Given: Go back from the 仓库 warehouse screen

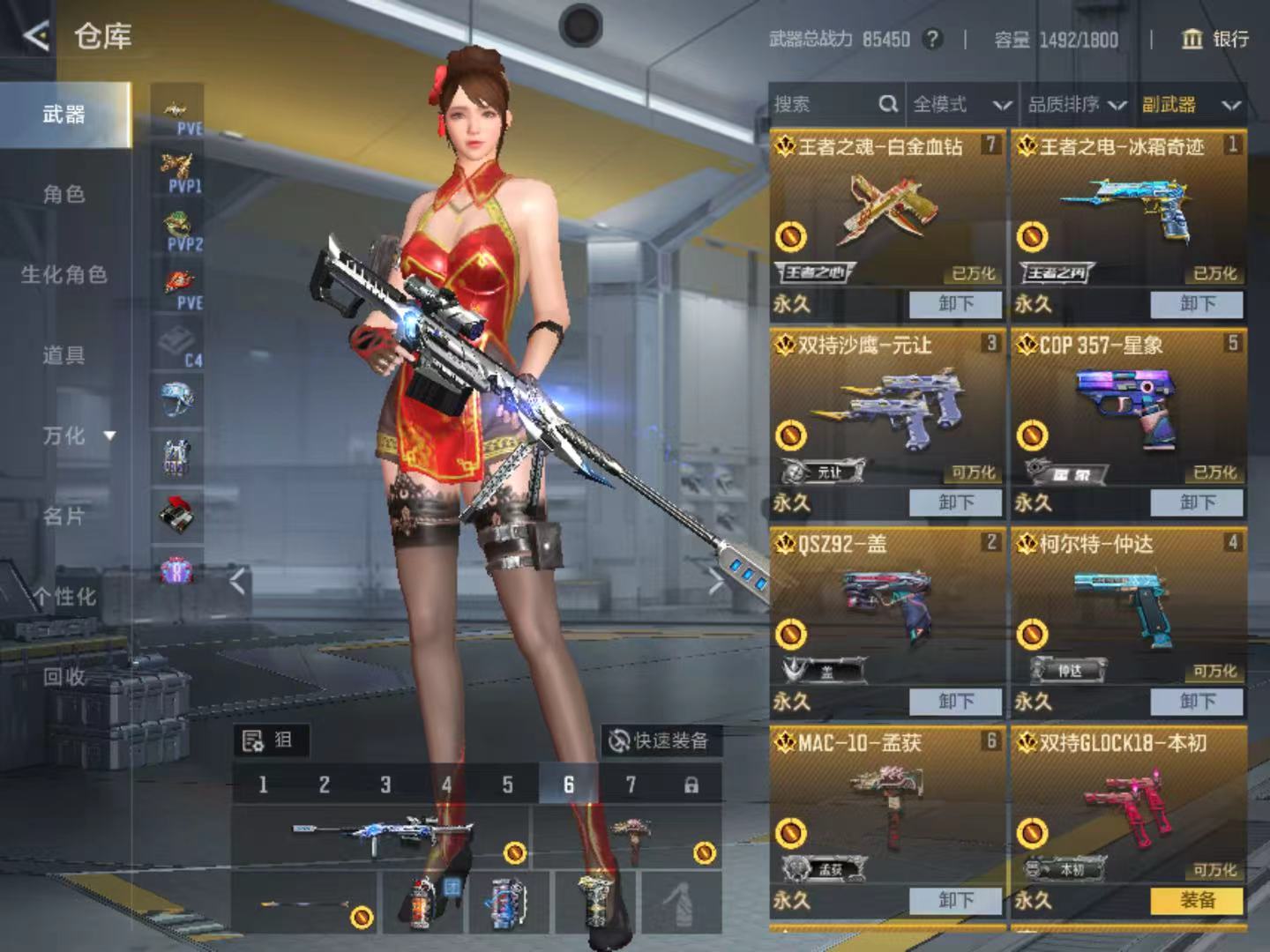Looking at the screenshot, I should [35, 36].
